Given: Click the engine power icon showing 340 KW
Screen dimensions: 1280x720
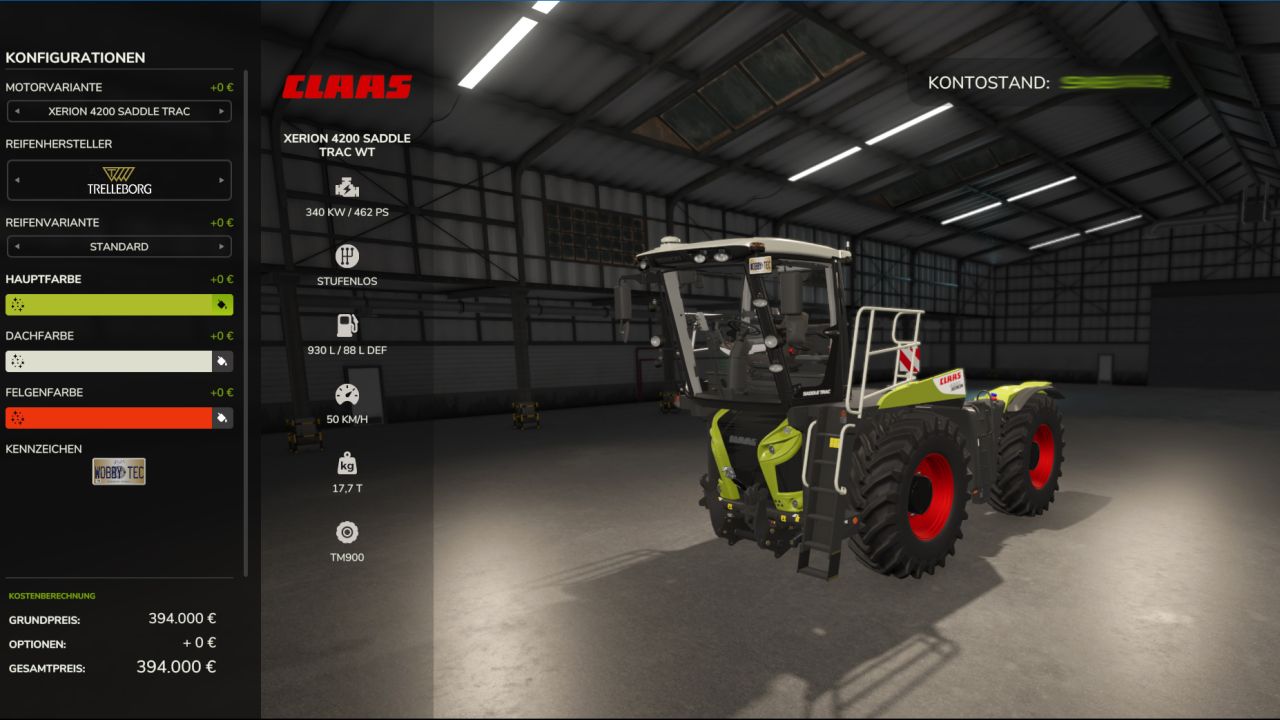Looking at the screenshot, I should coord(346,186).
